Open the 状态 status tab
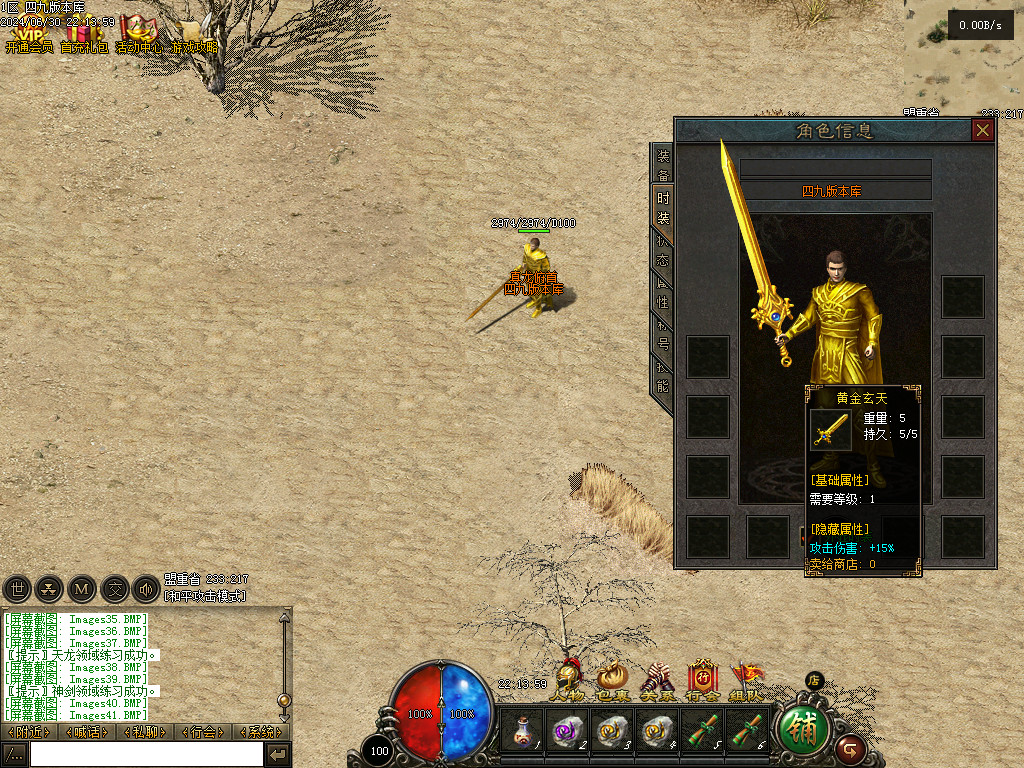This screenshot has width=1024, height=768. (x=663, y=250)
